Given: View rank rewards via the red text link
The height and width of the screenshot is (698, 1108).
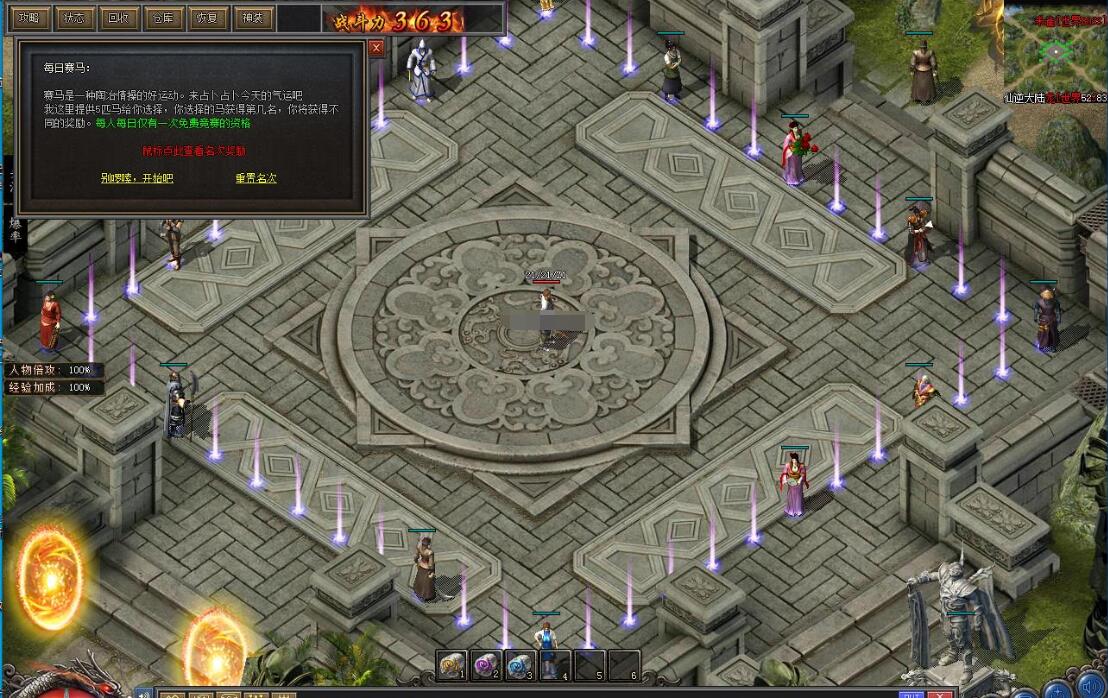Looking at the screenshot, I should click(194, 151).
